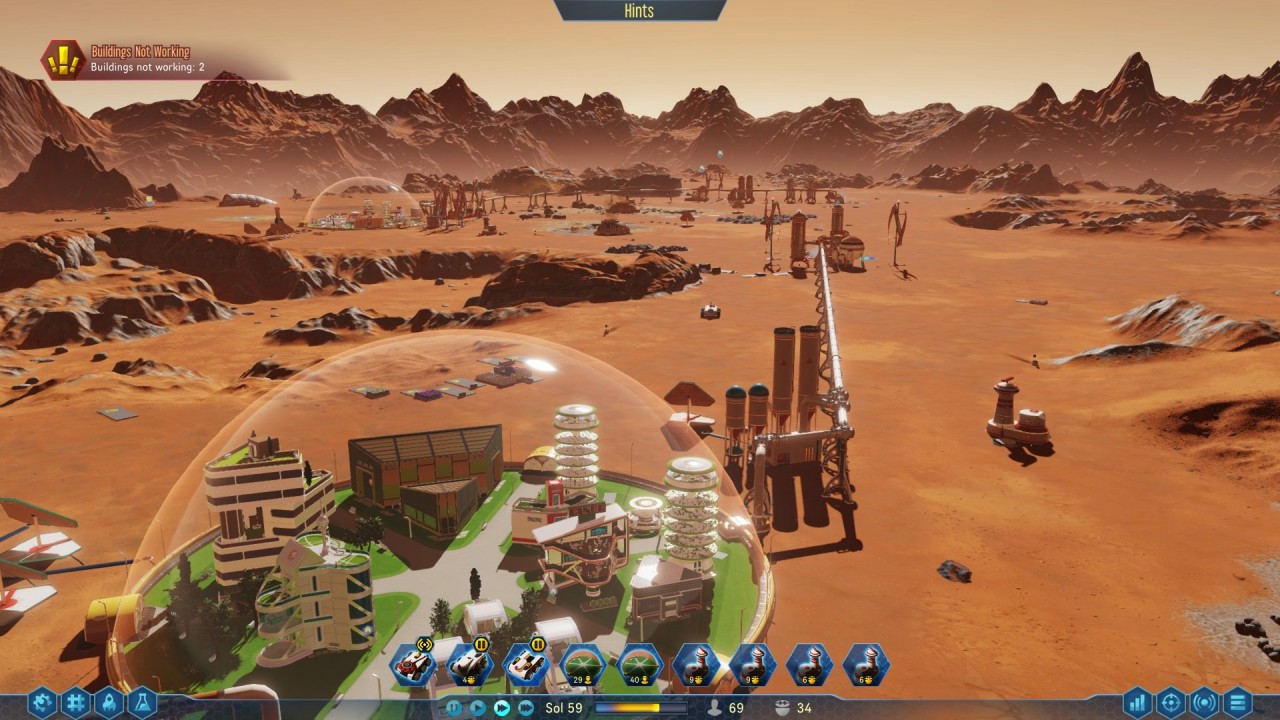Set game to normal play speed
Viewport: 1280px width, 720px height.
tap(478, 708)
